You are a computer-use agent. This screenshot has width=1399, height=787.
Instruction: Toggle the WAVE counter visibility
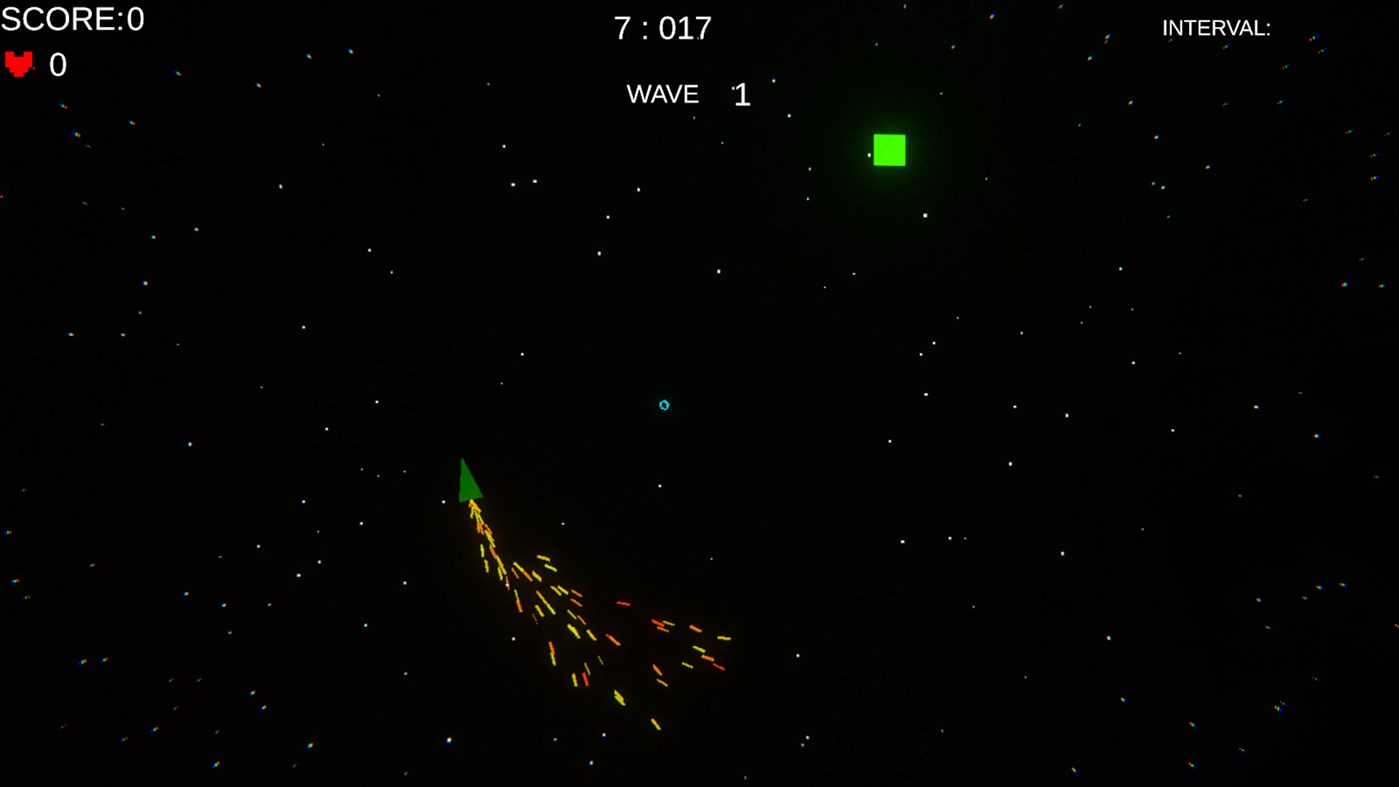(x=685, y=94)
